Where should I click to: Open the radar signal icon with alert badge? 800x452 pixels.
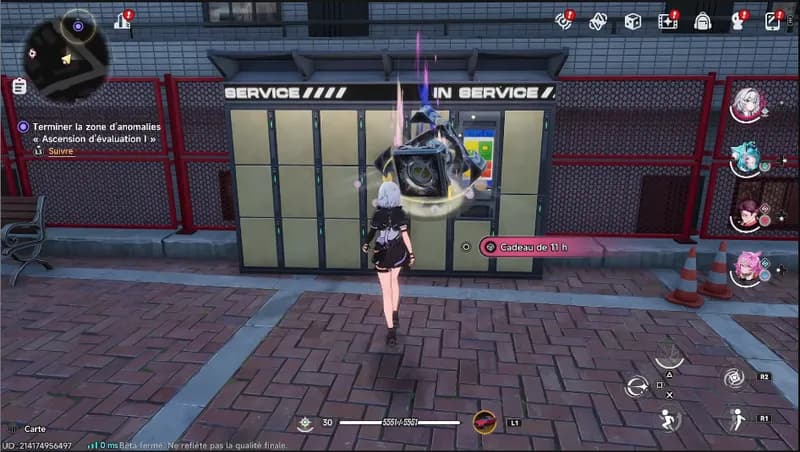point(564,21)
